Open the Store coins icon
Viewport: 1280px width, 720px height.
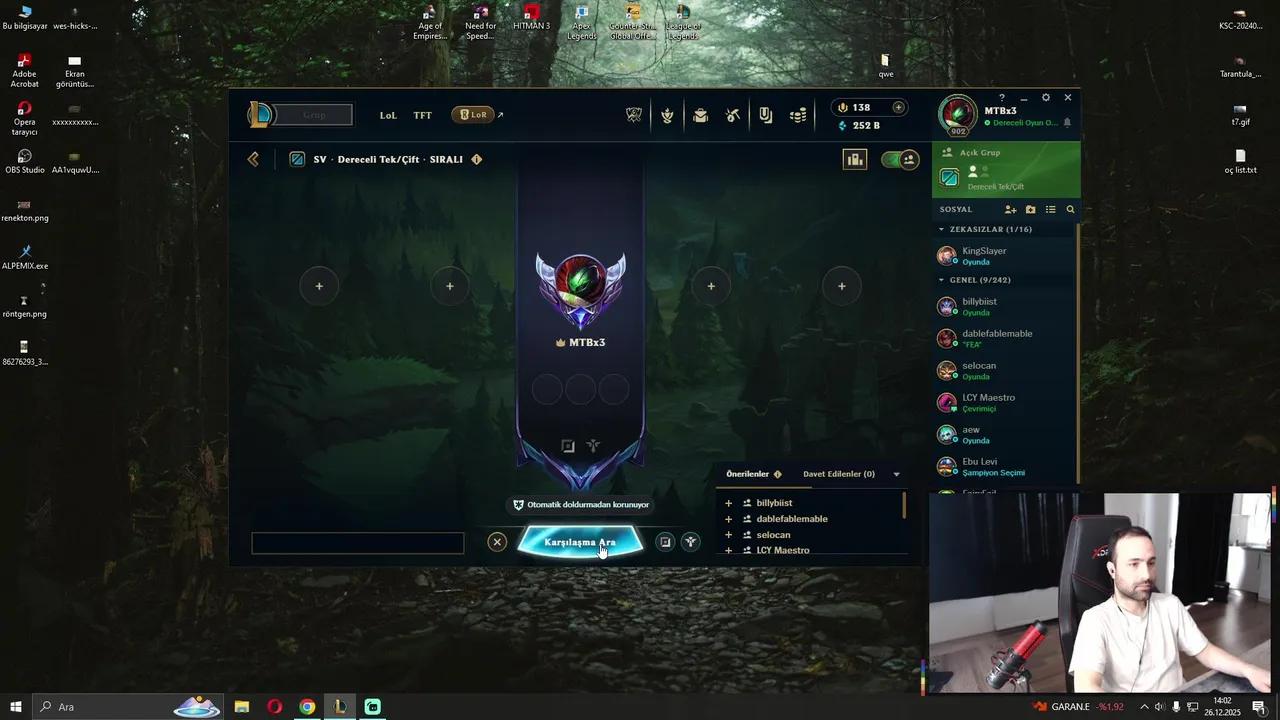point(798,115)
